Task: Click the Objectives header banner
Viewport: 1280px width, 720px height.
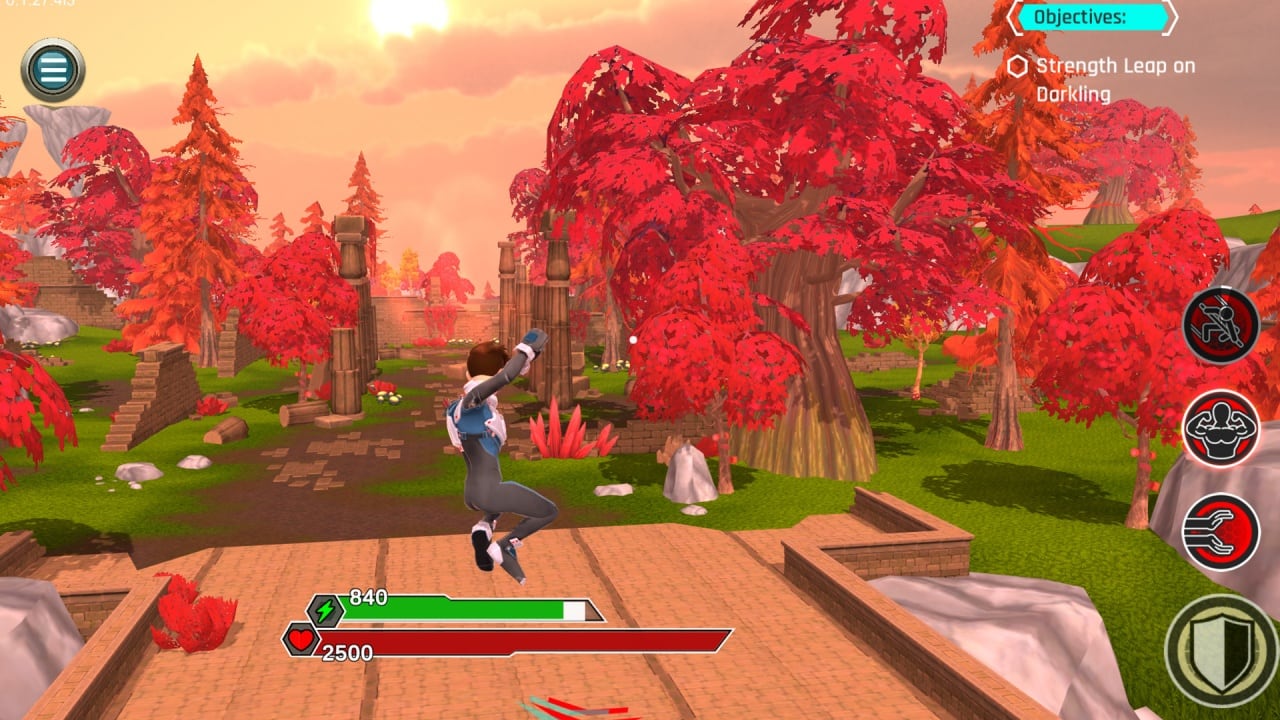Action: click(1092, 17)
